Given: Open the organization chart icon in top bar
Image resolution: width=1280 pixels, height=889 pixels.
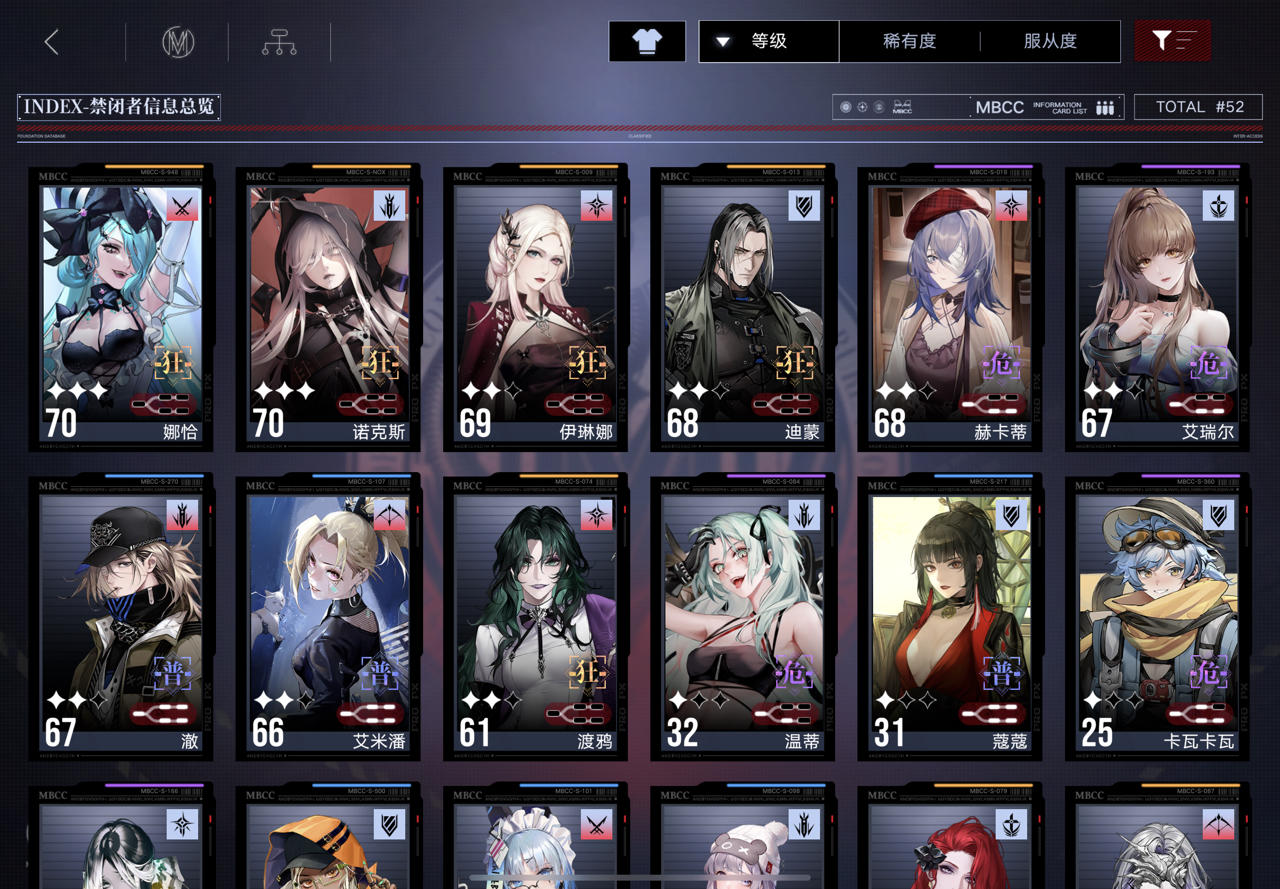Looking at the screenshot, I should (278, 41).
